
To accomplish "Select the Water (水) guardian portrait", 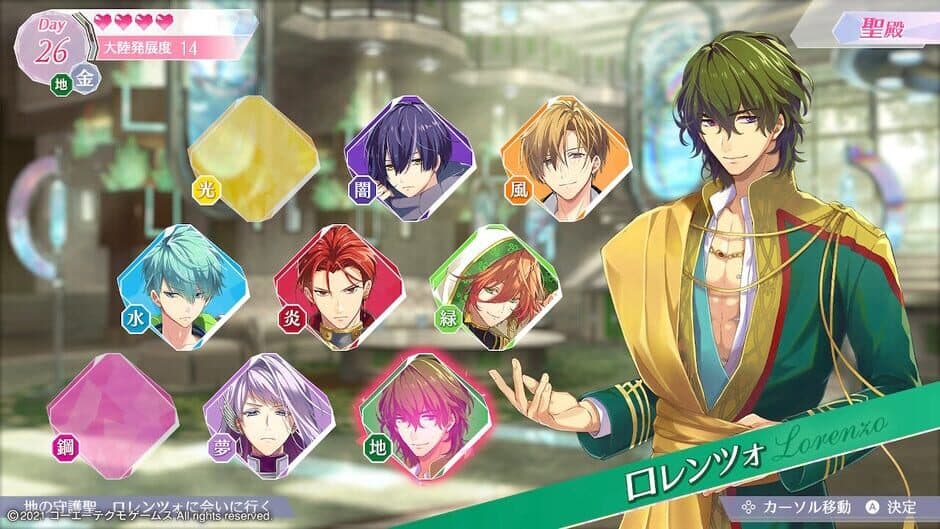I will pyautogui.click(x=183, y=287).
